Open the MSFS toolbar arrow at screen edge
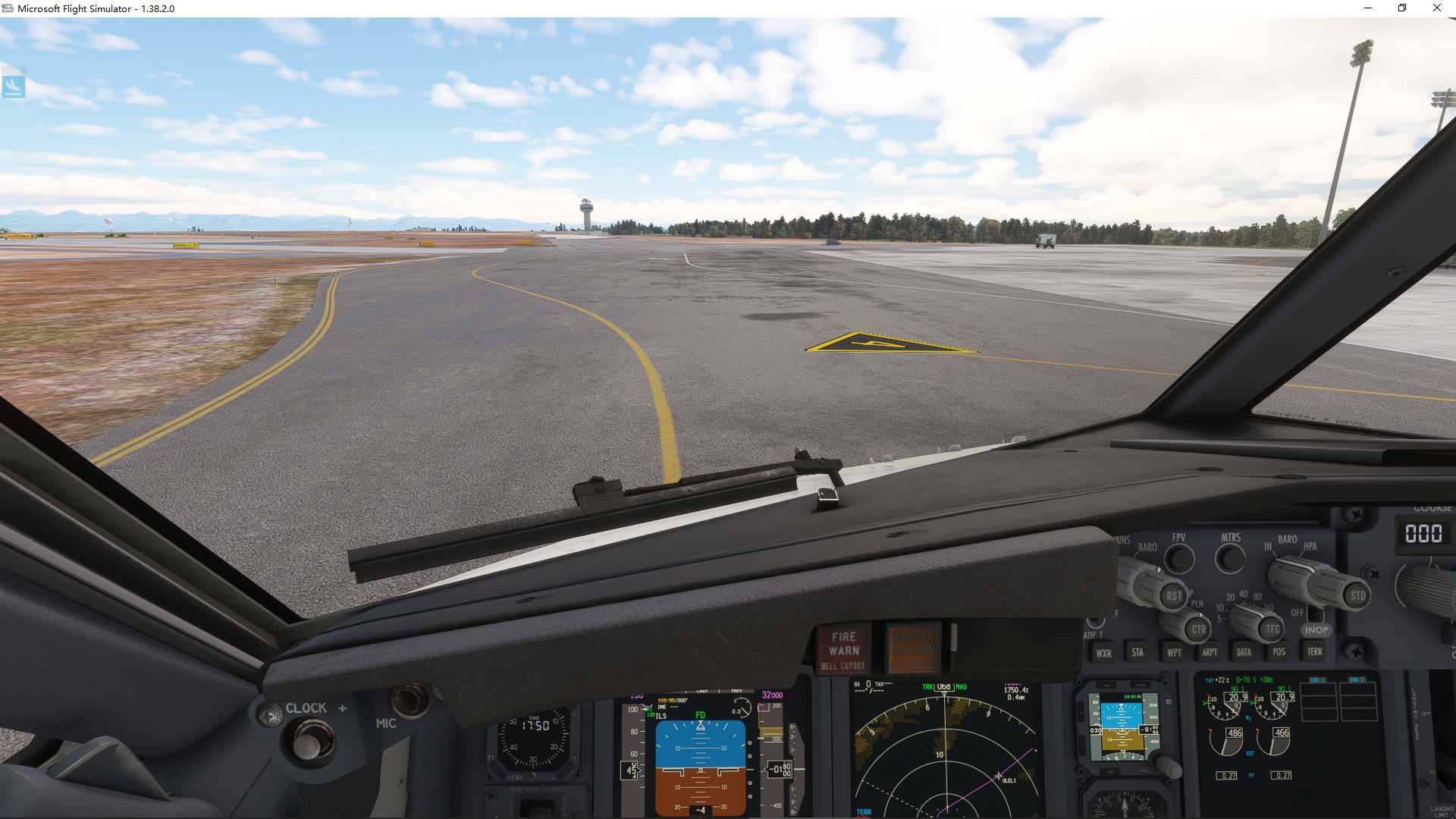 13,85
